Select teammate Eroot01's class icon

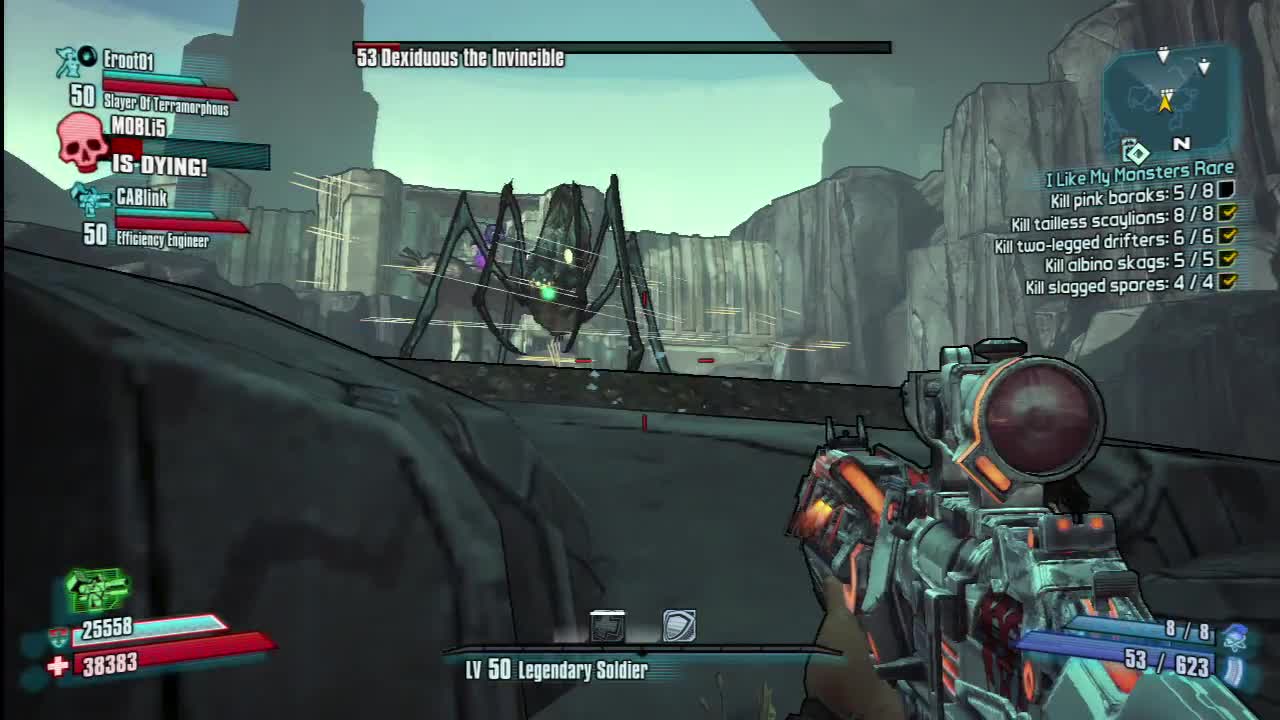click(x=70, y=61)
